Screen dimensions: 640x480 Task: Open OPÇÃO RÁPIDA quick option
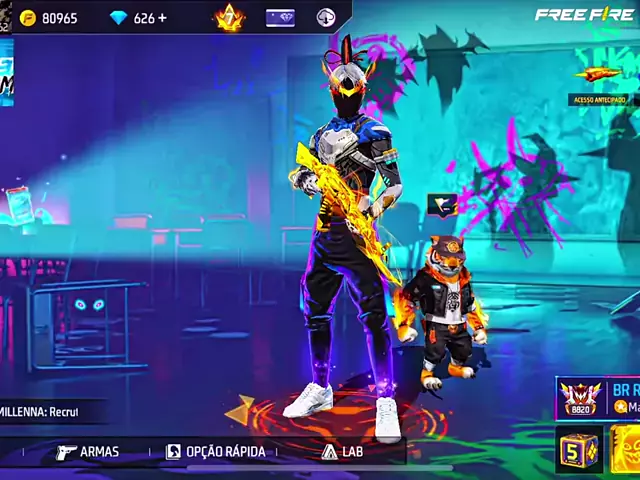(215, 452)
